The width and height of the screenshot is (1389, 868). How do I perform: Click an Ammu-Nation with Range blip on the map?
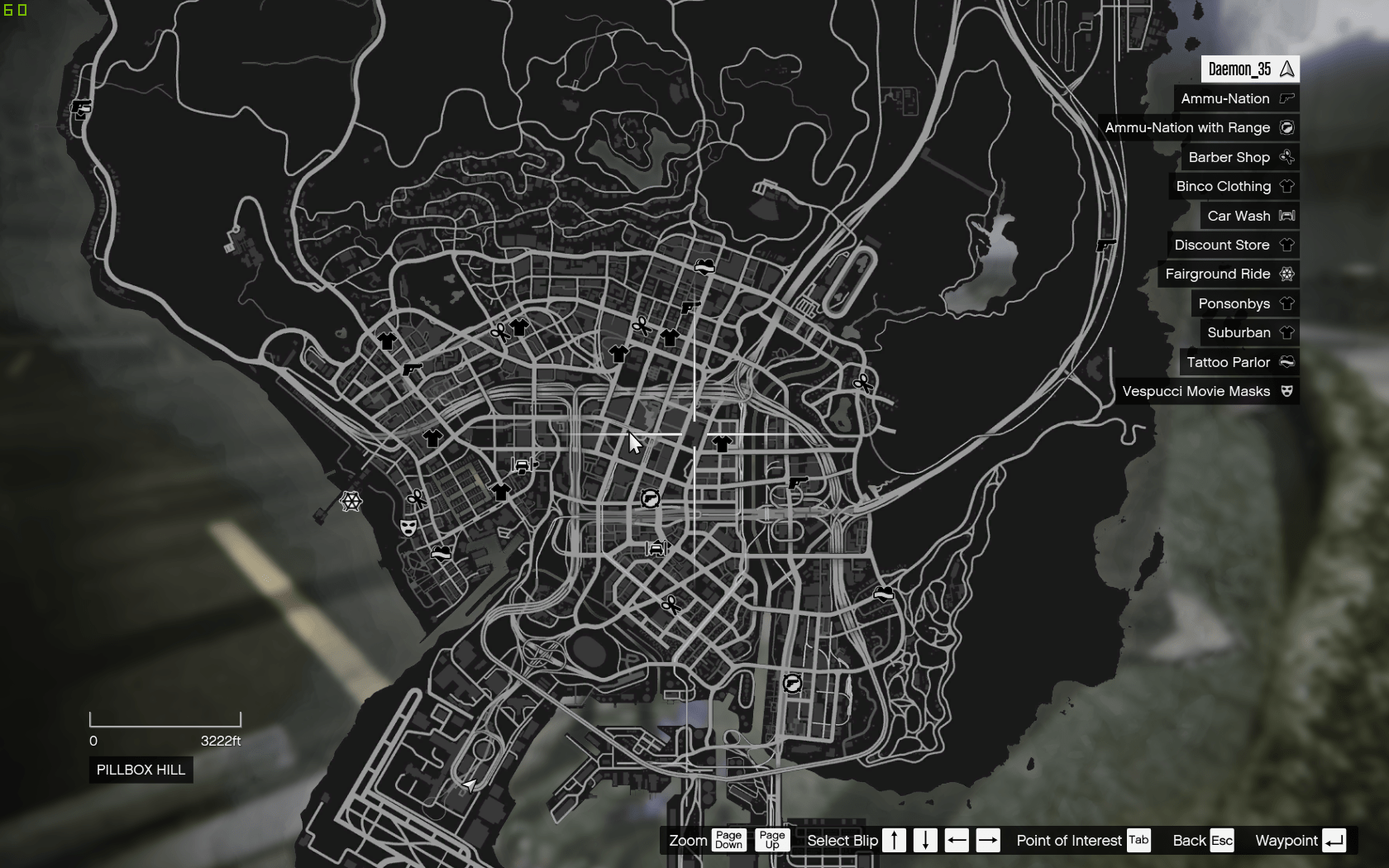[651, 498]
